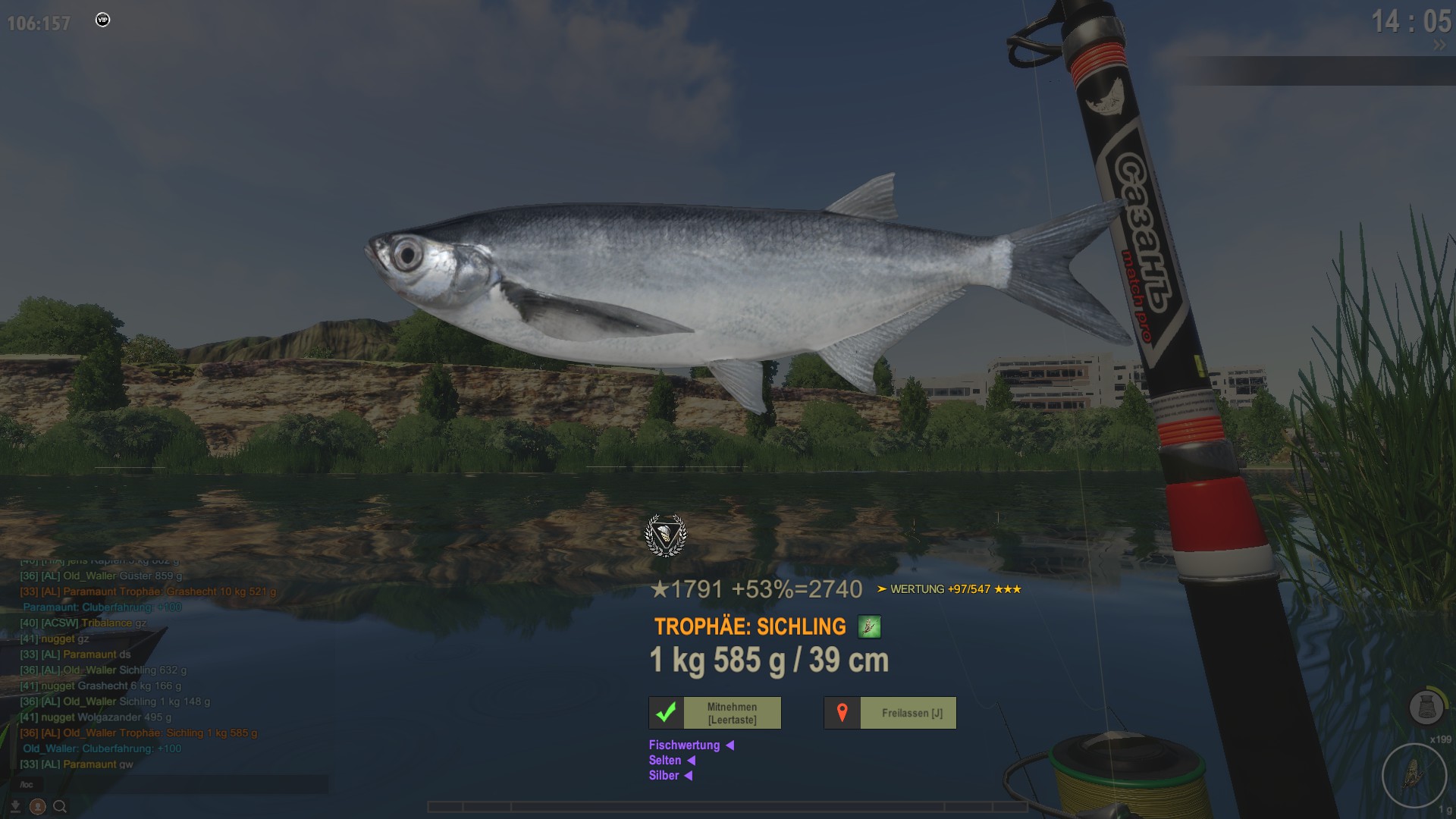Click the trophy laurel medal icon
Viewport: 1456px width, 819px height.
[x=665, y=535]
